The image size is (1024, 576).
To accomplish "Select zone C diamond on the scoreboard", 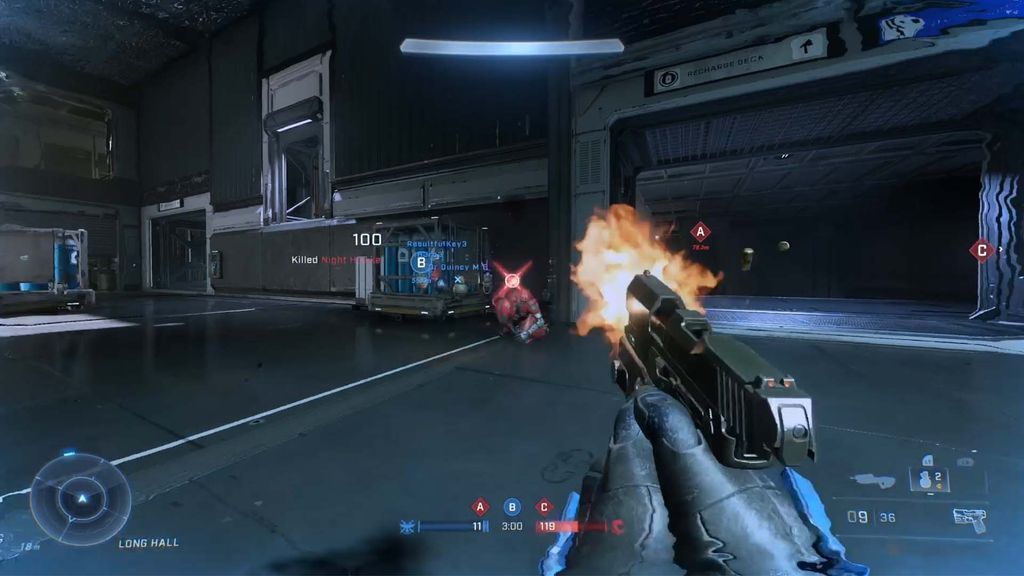I will (x=544, y=506).
